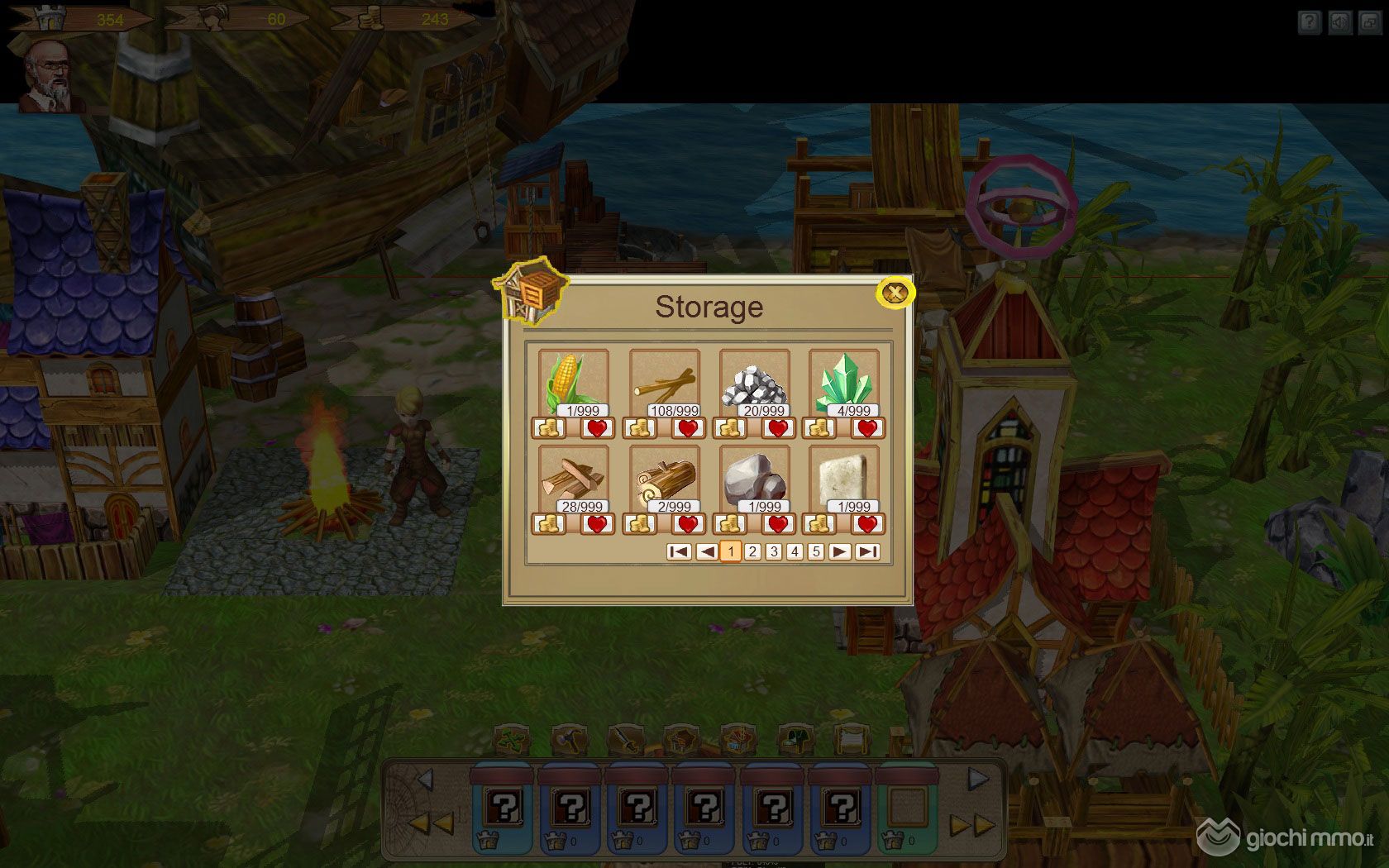Jump to the first storage page
The height and width of the screenshot is (868, 1389).
coord(679,551)
